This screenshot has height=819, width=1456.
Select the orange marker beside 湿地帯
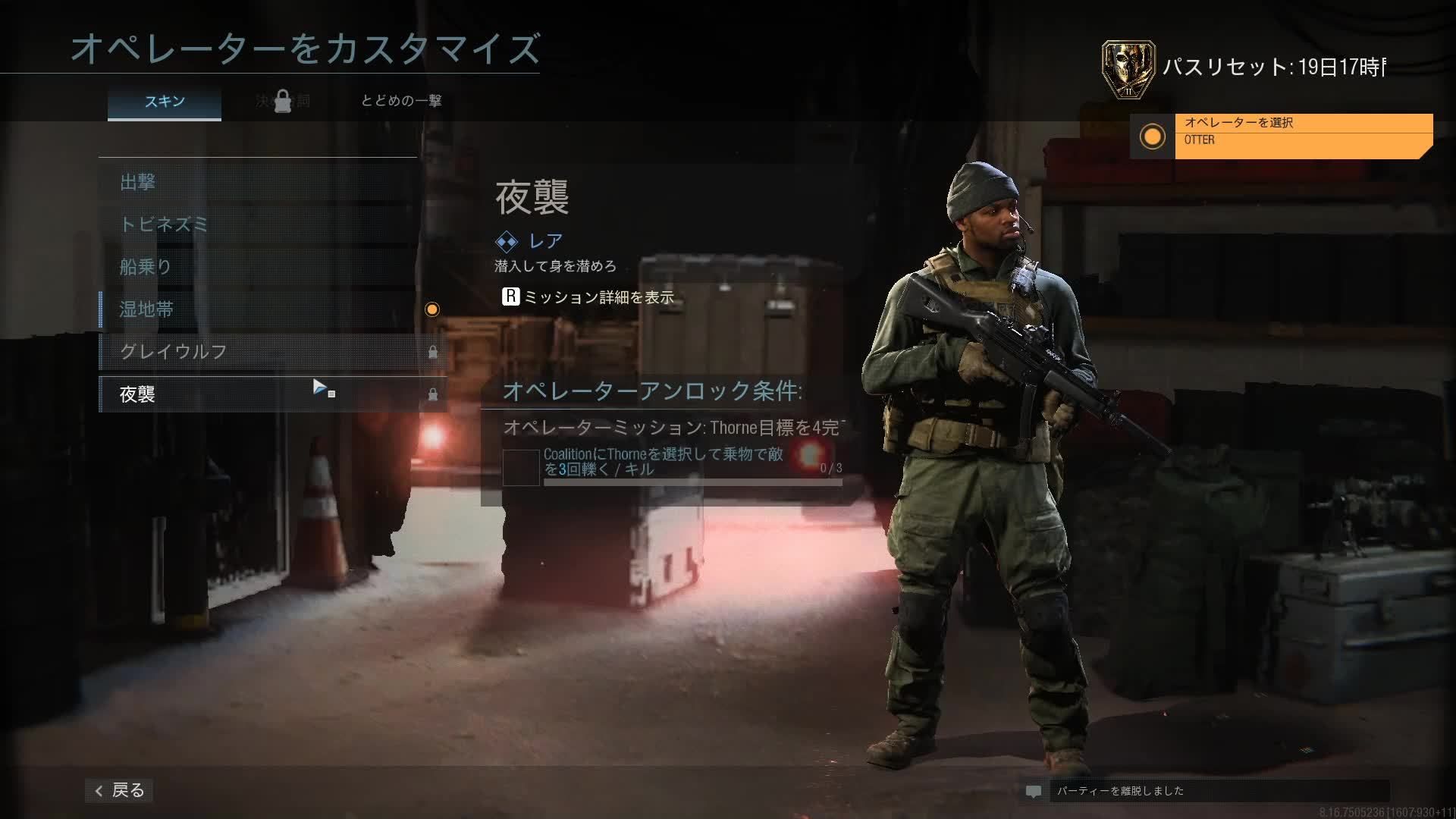coord(433,309)
